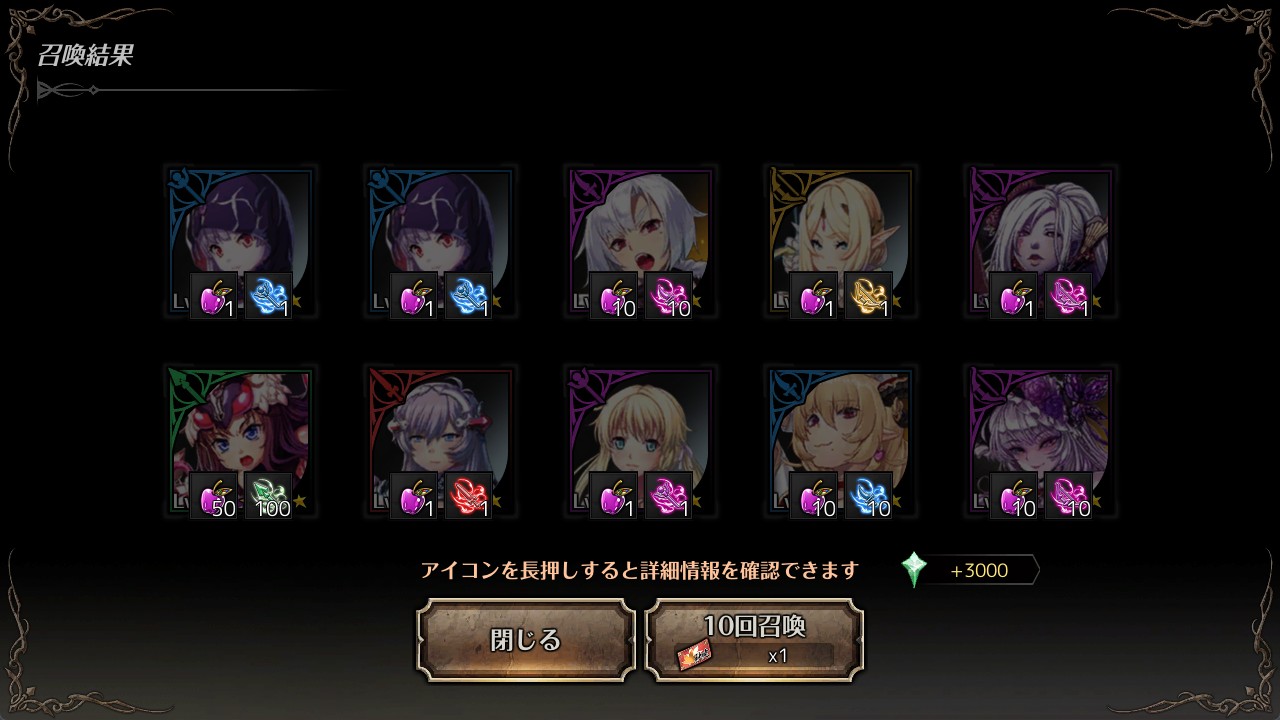The height and width of the screenshot is (720, 1280).
Task: Select the blue-framed blonde girl portrait
Action: (x=840, y=440)
